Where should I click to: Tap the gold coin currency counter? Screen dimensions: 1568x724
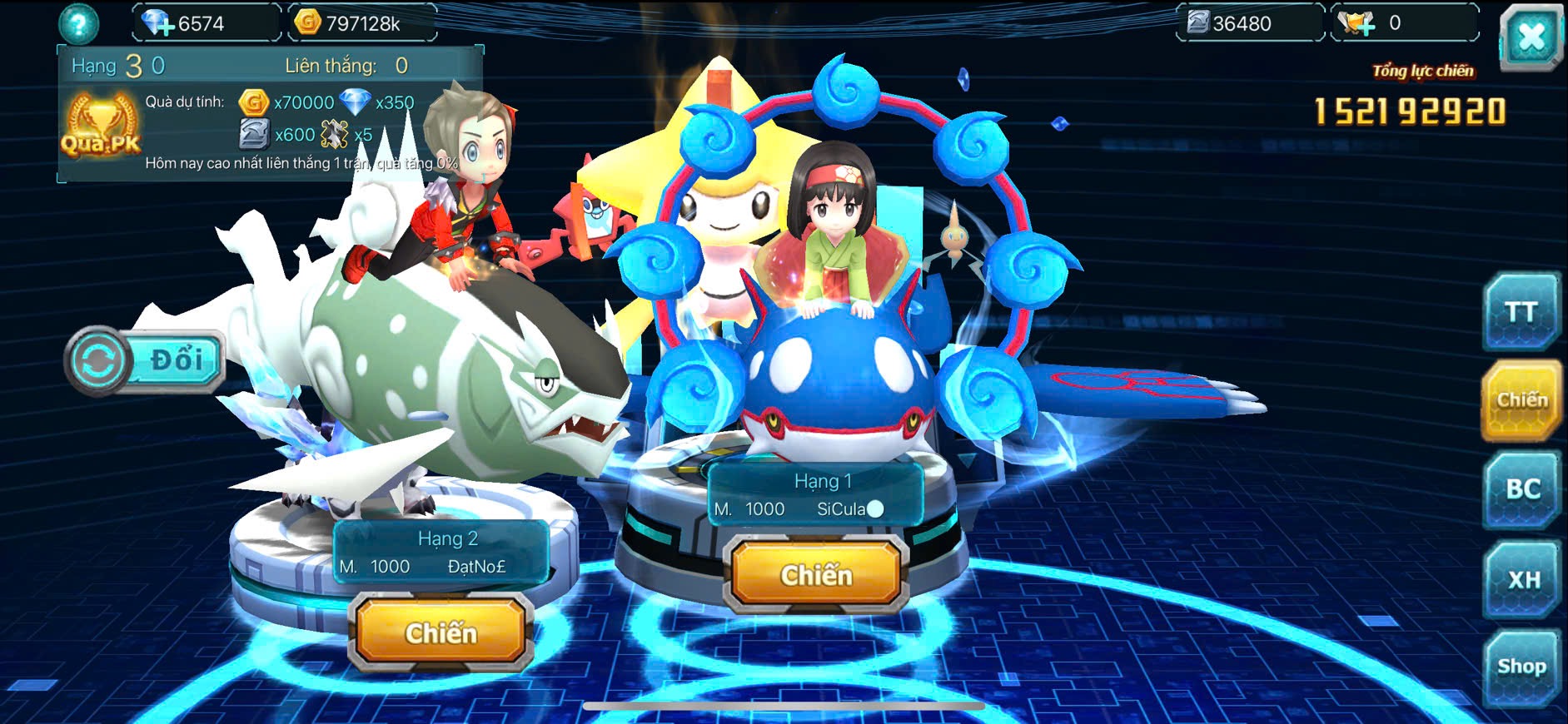pyautogui.click(x=361, y=23)
